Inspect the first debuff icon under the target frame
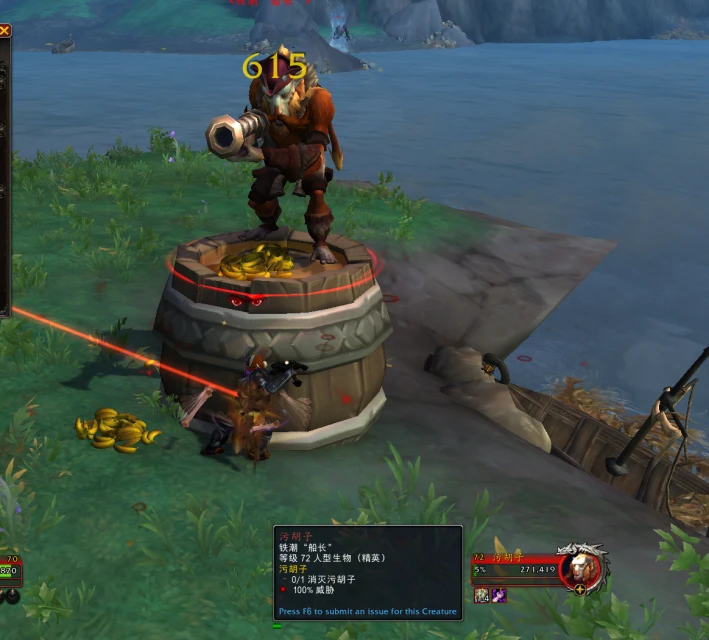The height and width of the screenshot is (640, 709). [482, 595]
